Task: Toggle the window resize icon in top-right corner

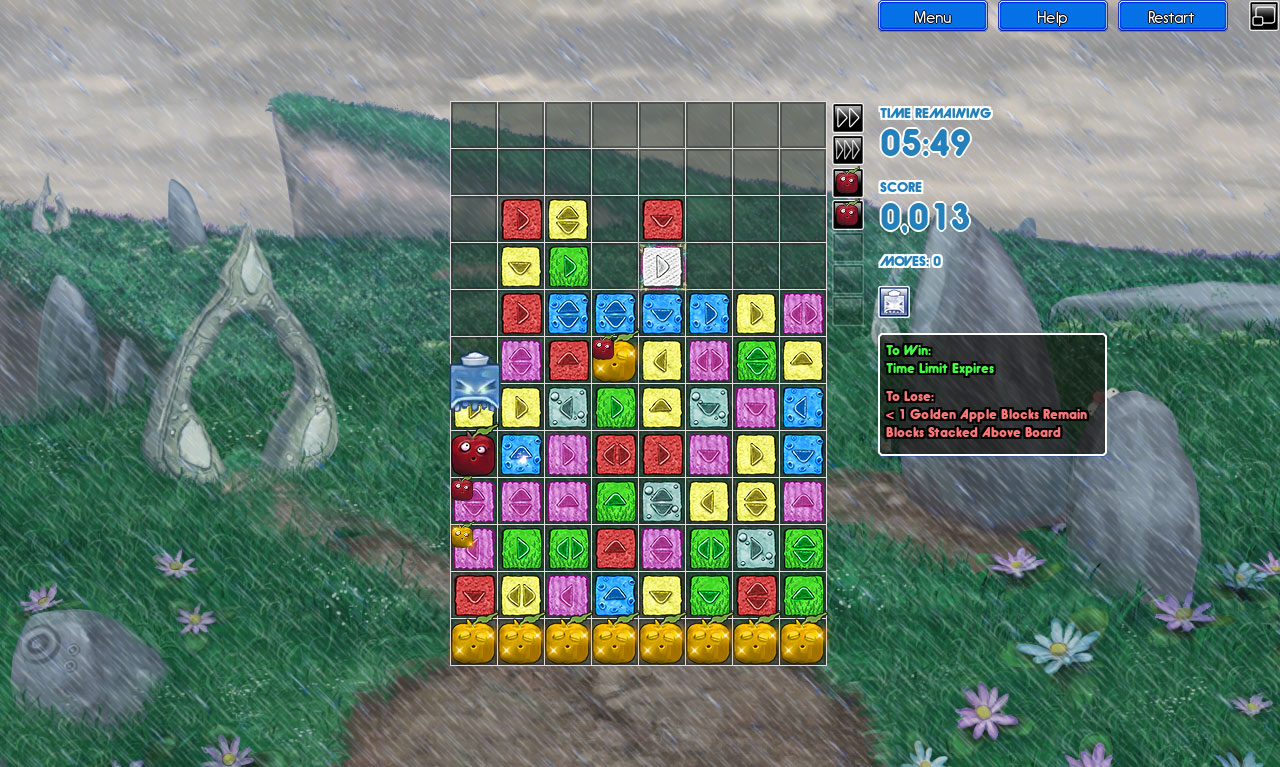Action: 1262,16
